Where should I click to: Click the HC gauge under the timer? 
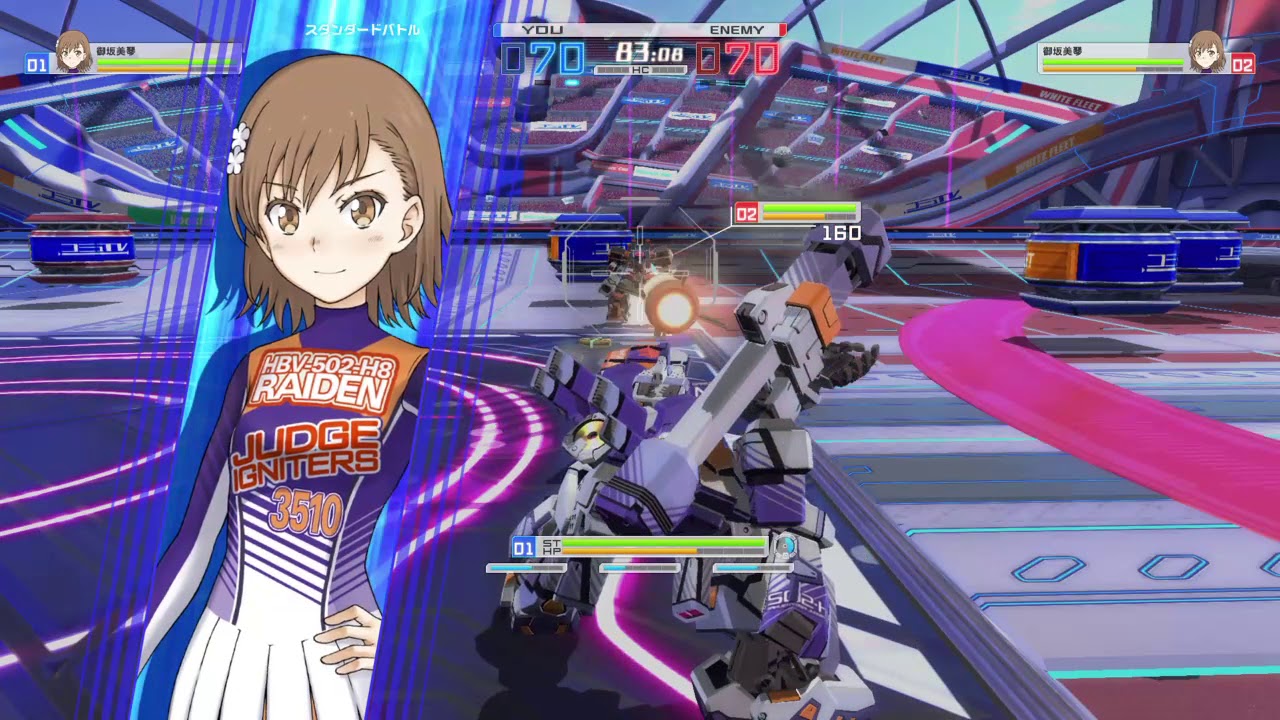639,71
